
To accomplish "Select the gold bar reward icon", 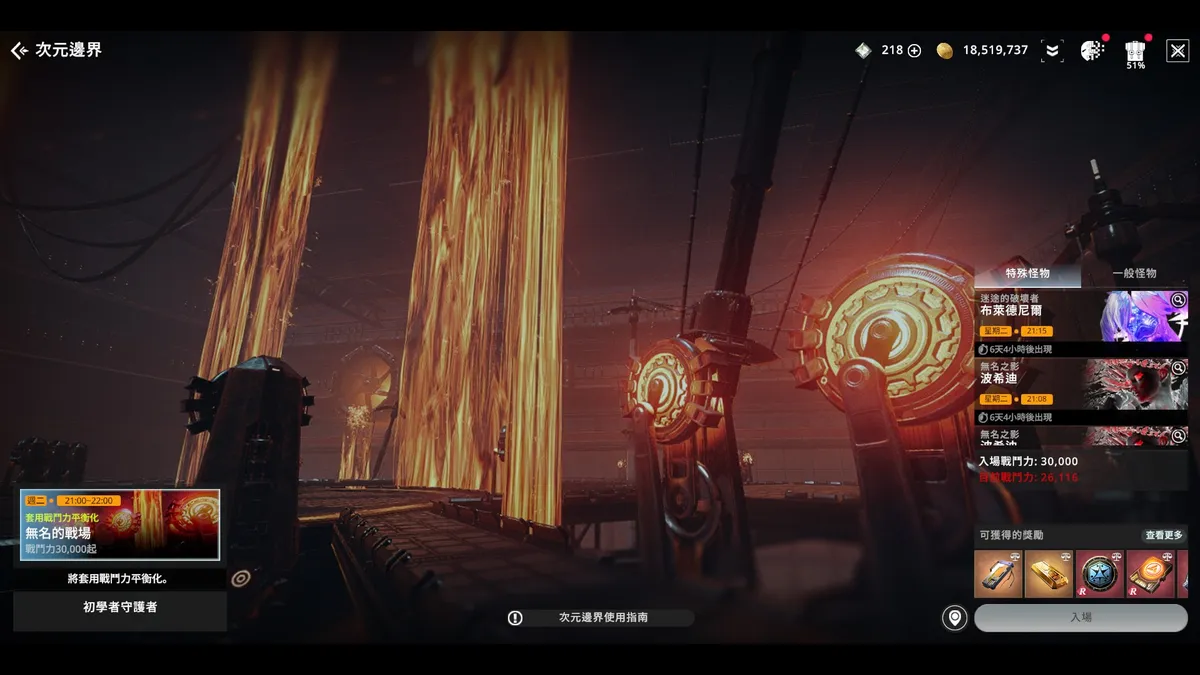I will click(x=1048, y=574).
